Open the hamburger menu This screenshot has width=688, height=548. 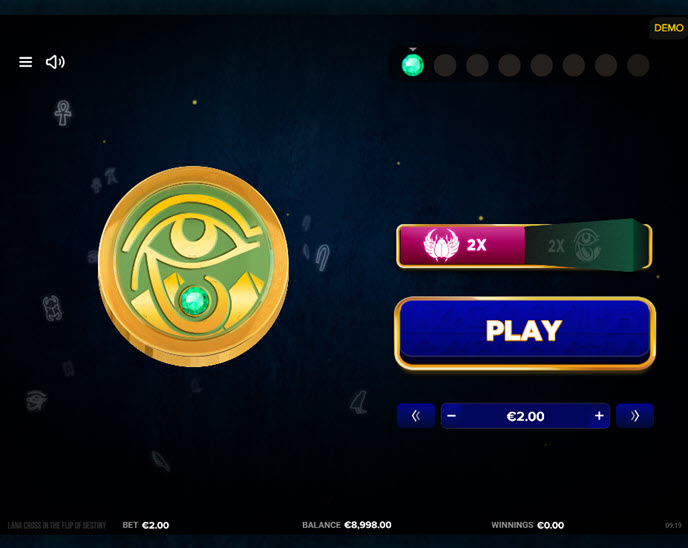pos(26,62)
